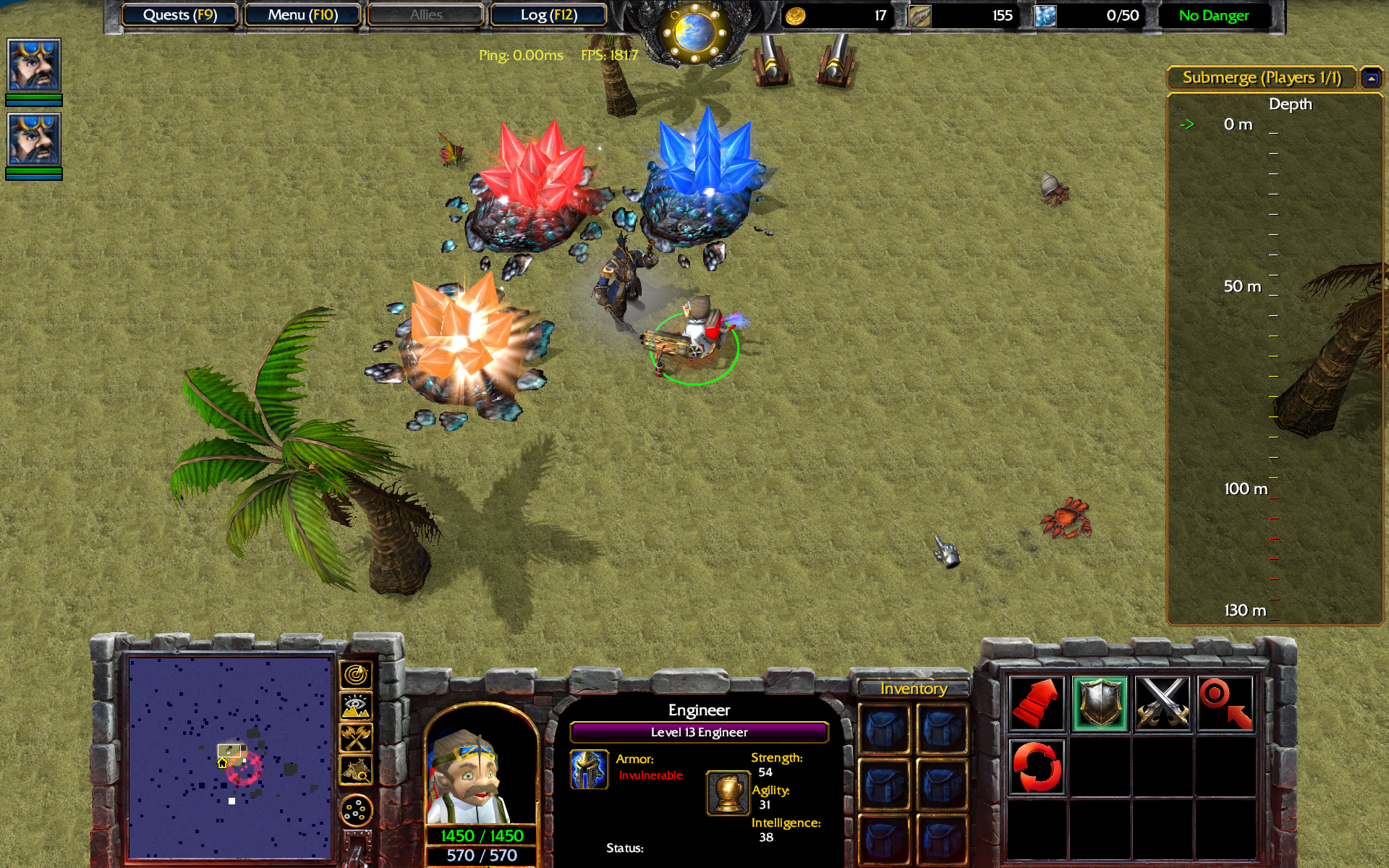Toggle formation movement button
This screenshot has width=1389, height=868.
356,811
